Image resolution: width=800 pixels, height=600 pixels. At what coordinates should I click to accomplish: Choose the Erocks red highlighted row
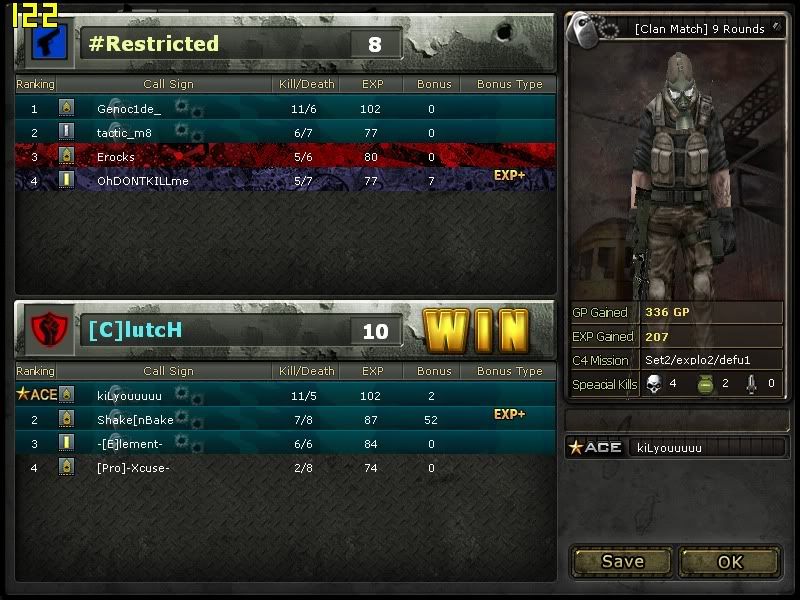click(116, 157)
